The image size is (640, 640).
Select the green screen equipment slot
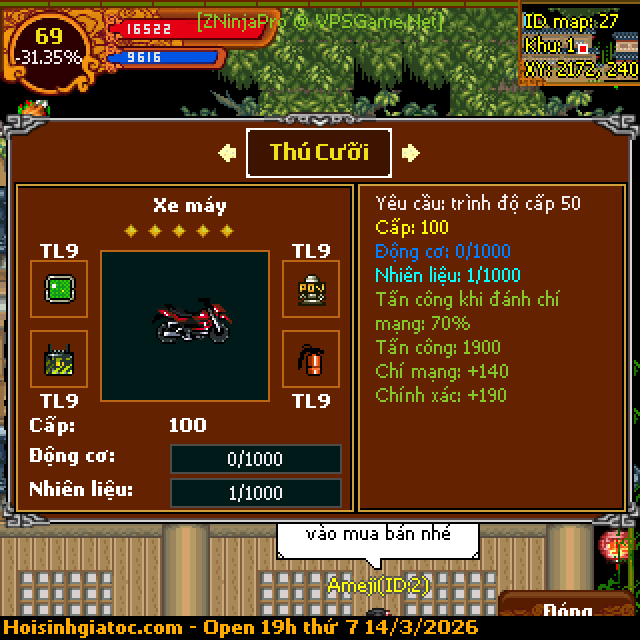[59, 290]
